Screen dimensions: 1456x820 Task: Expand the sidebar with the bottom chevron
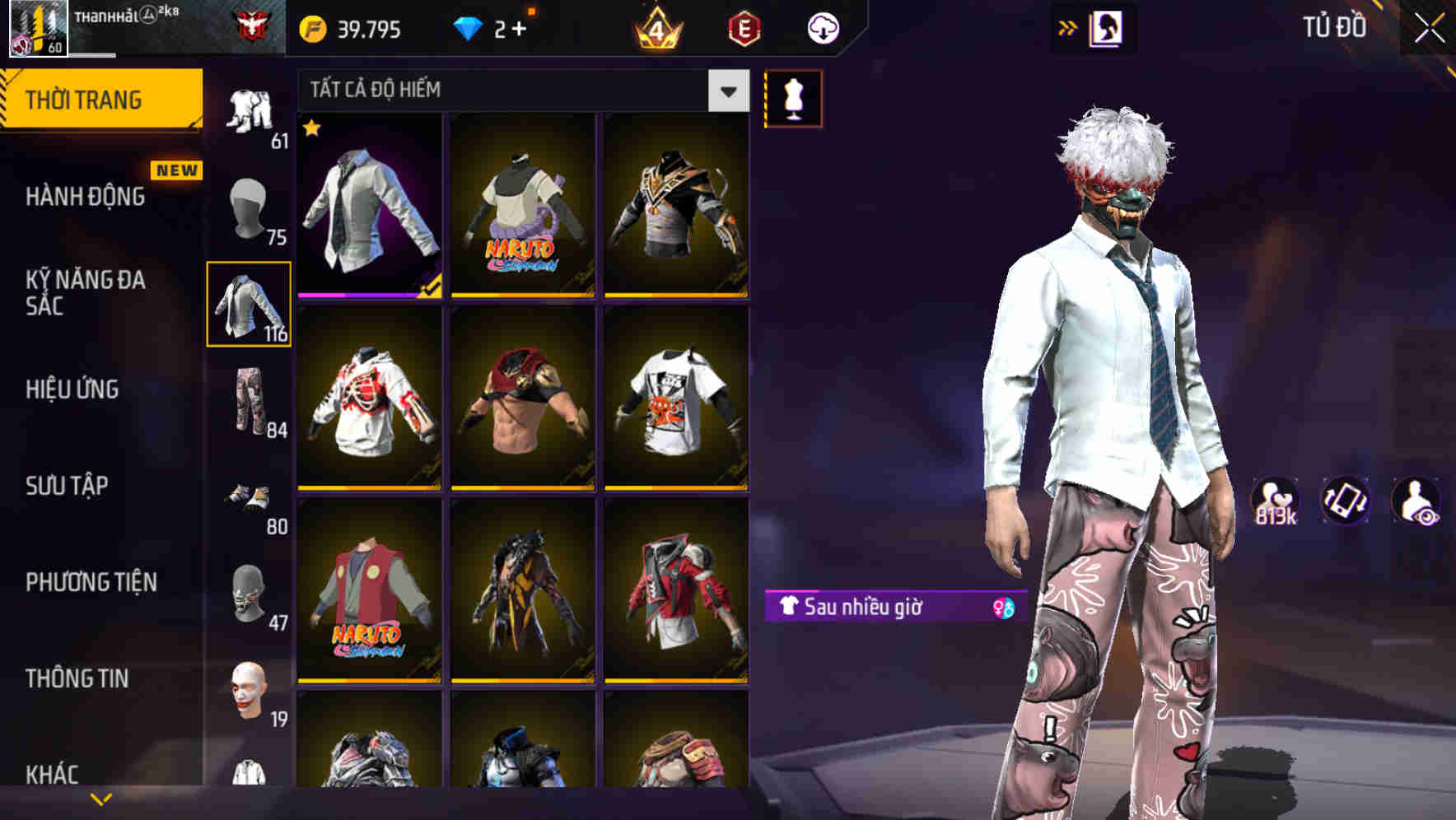tap(101, 797)
